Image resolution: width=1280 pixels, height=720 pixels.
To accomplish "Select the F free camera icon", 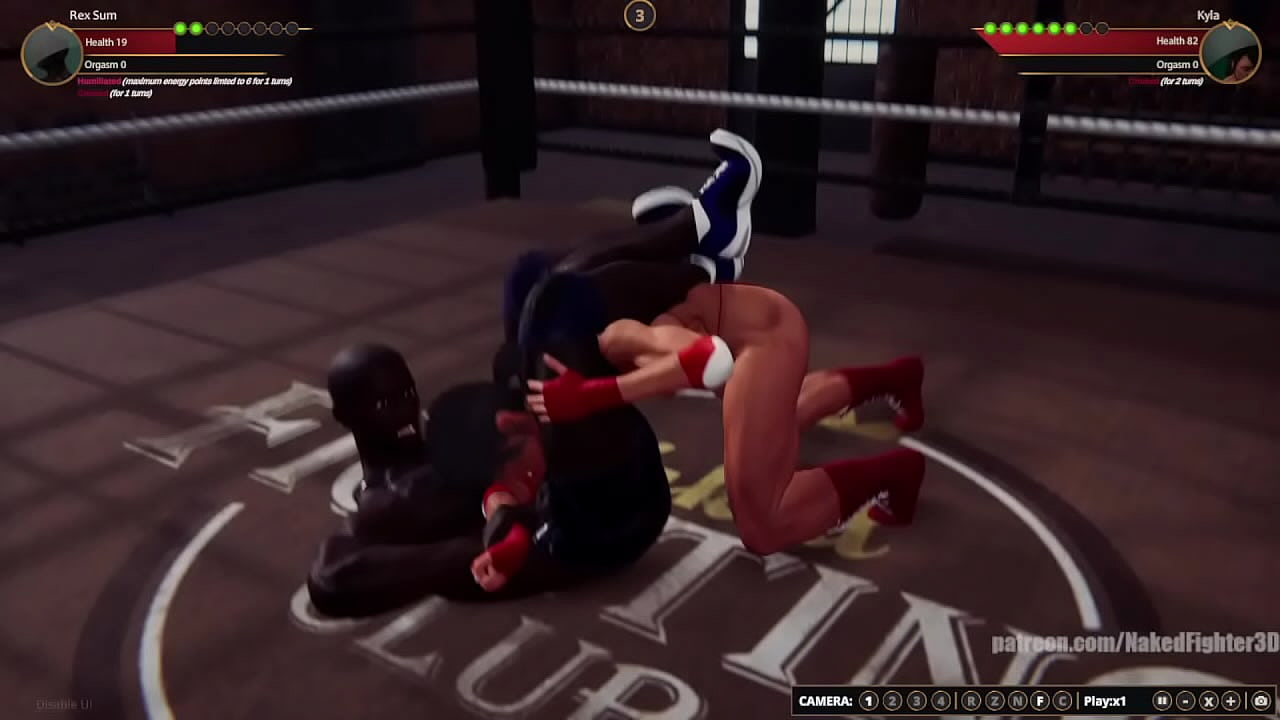I will click(1041, 699).
